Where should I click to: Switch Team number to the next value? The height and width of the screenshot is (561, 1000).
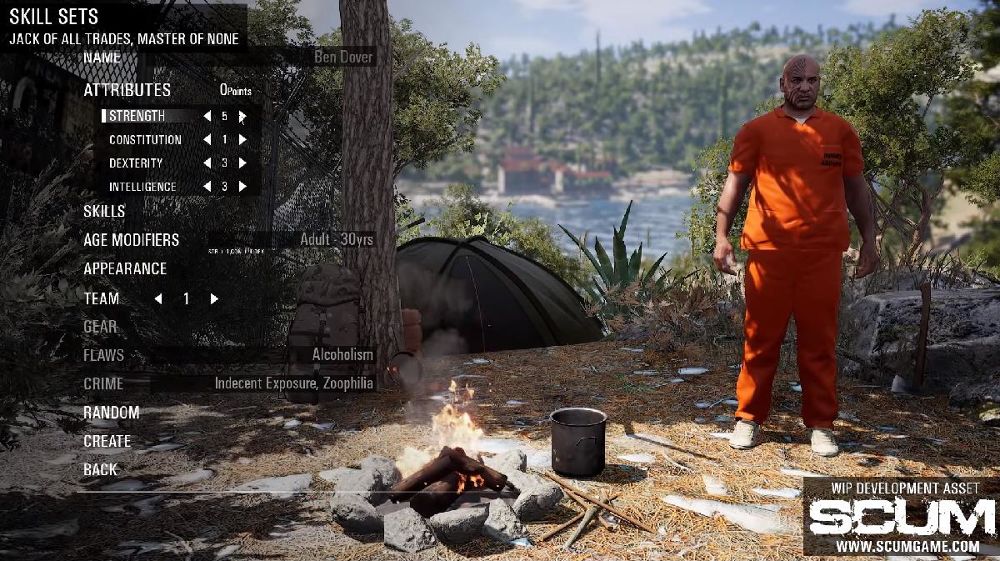pos(214,299)
